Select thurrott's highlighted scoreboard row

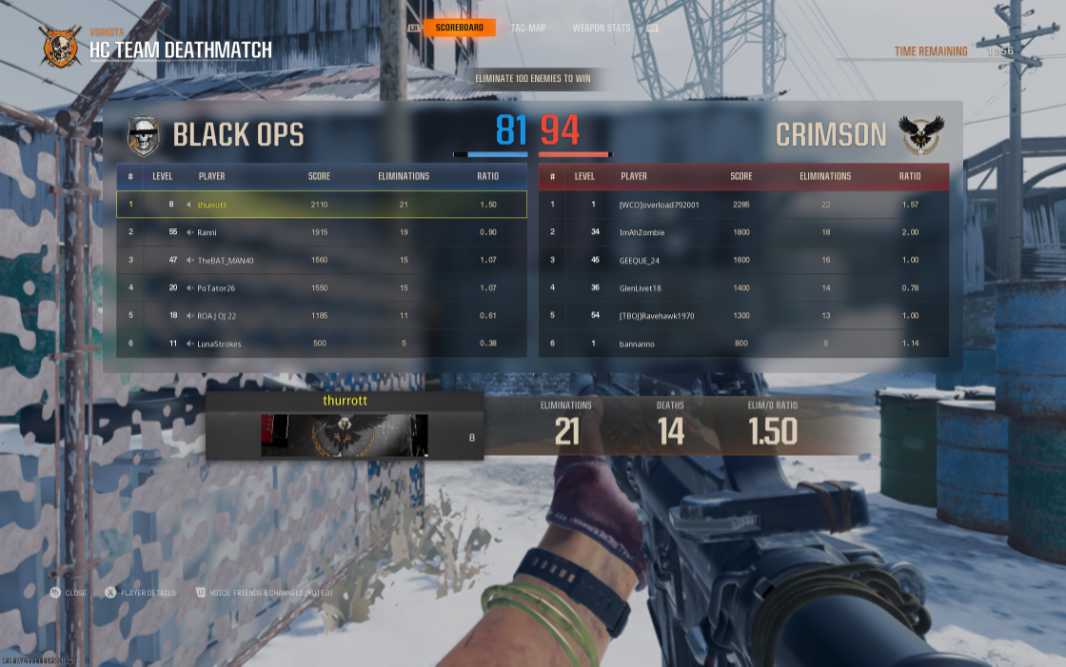(321, 204)
